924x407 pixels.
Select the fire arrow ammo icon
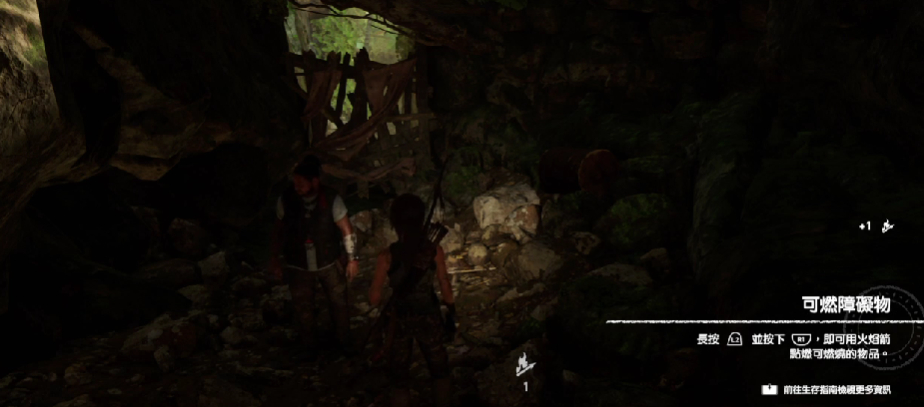tap(522, 363)
